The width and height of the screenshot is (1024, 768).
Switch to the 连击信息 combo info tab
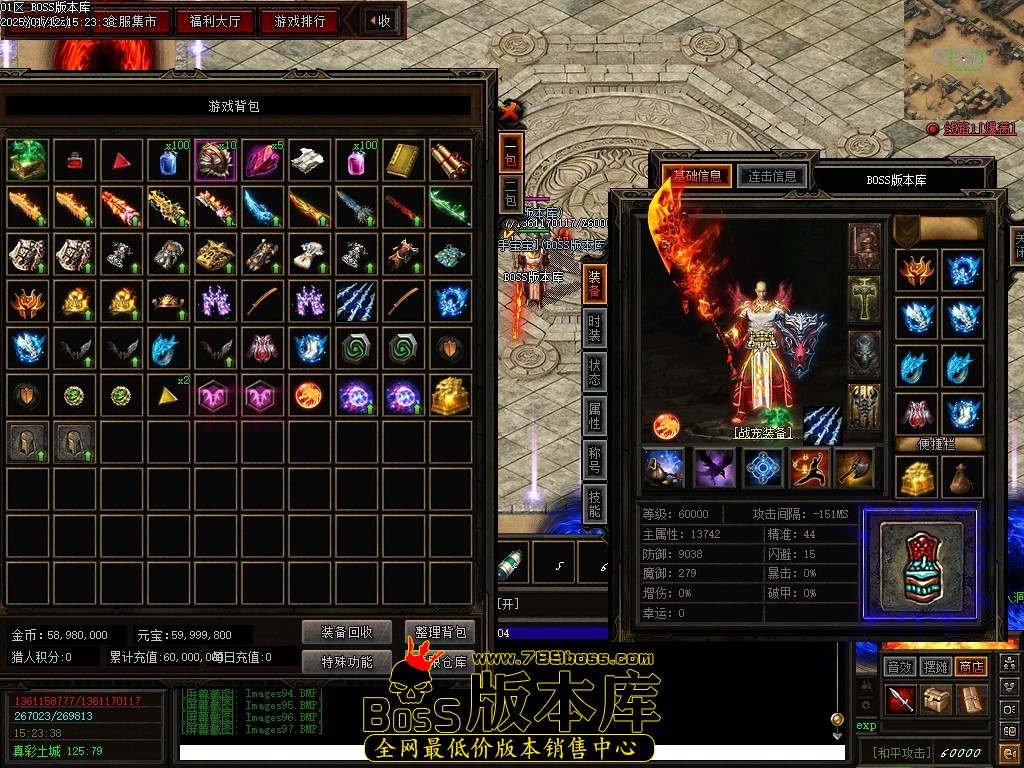pos(771,177)
